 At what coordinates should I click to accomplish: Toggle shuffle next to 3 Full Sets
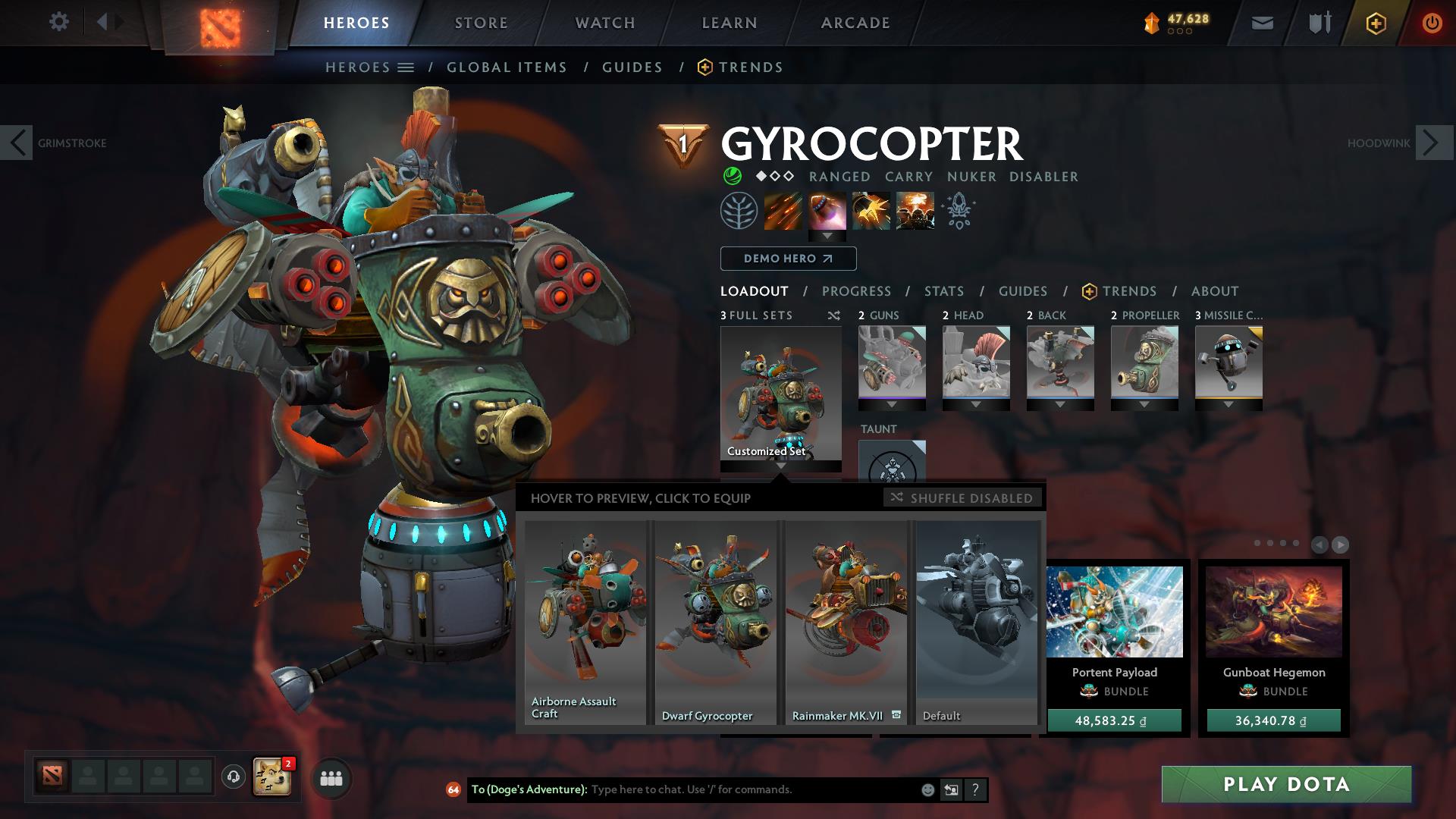(834, 315)
